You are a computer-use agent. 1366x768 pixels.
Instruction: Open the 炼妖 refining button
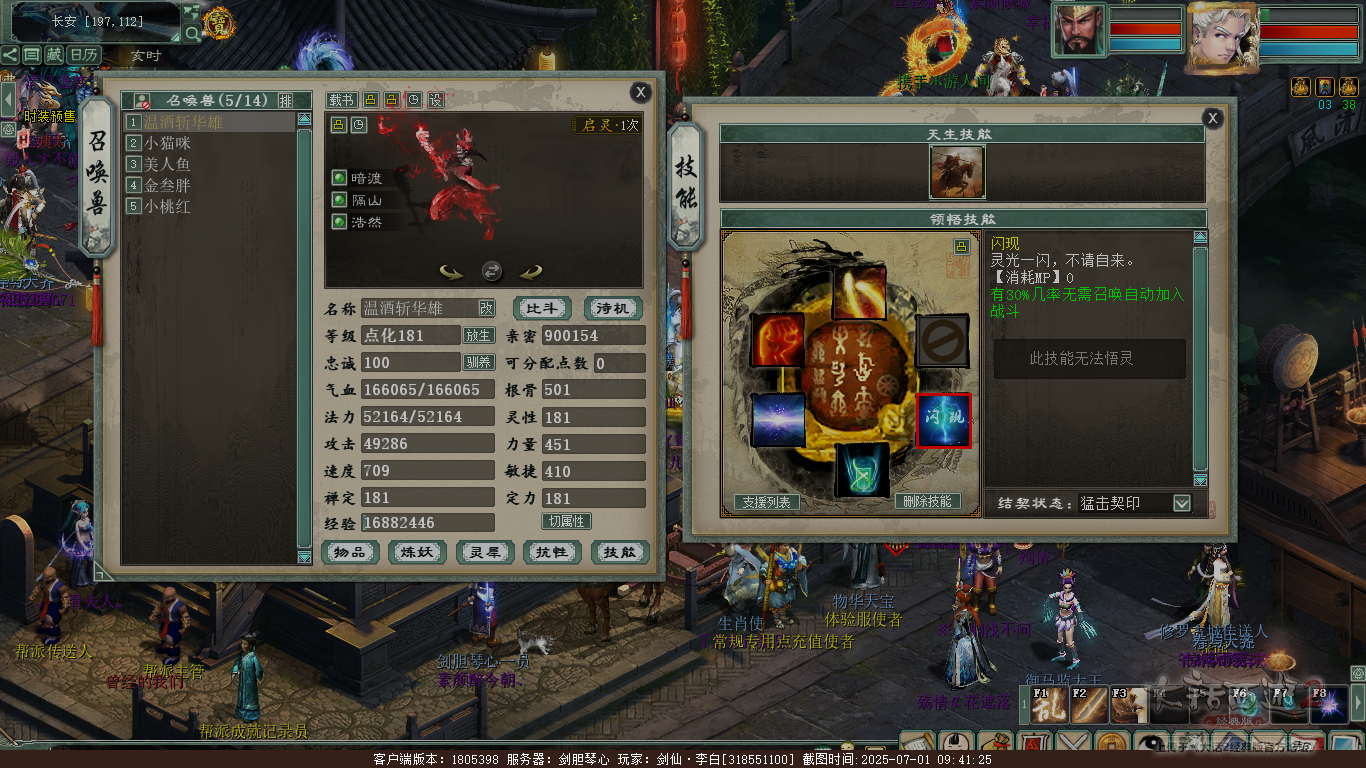coord(417,552)
